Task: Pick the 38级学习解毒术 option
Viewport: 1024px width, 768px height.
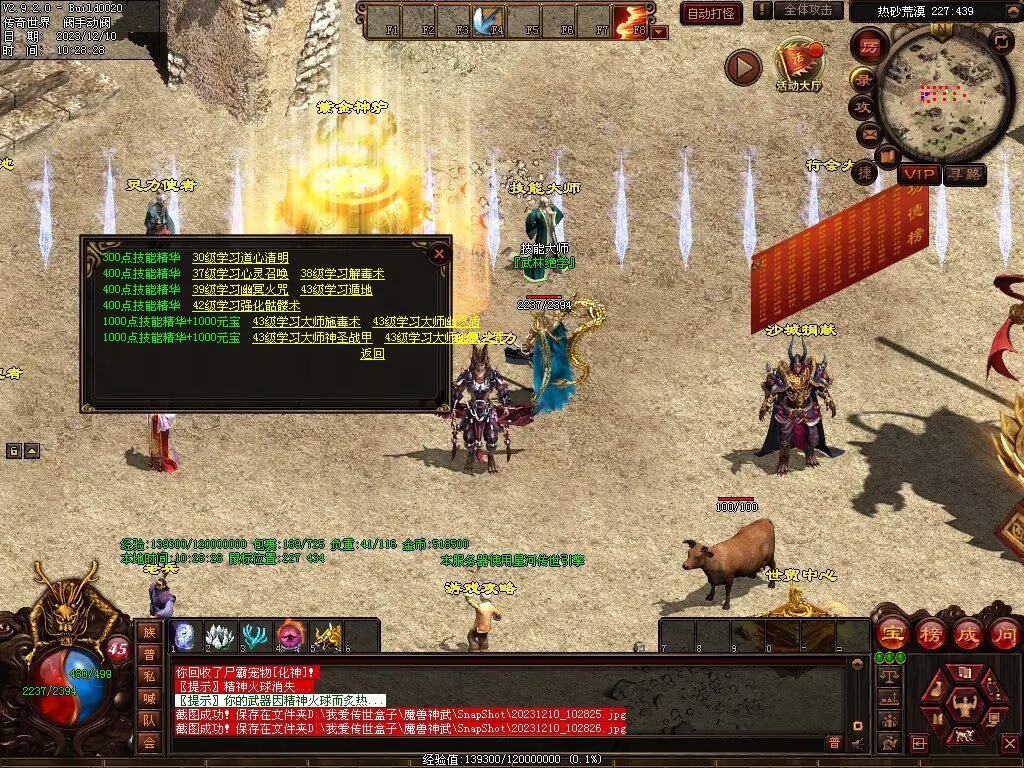Action: [x=342, y=274]
